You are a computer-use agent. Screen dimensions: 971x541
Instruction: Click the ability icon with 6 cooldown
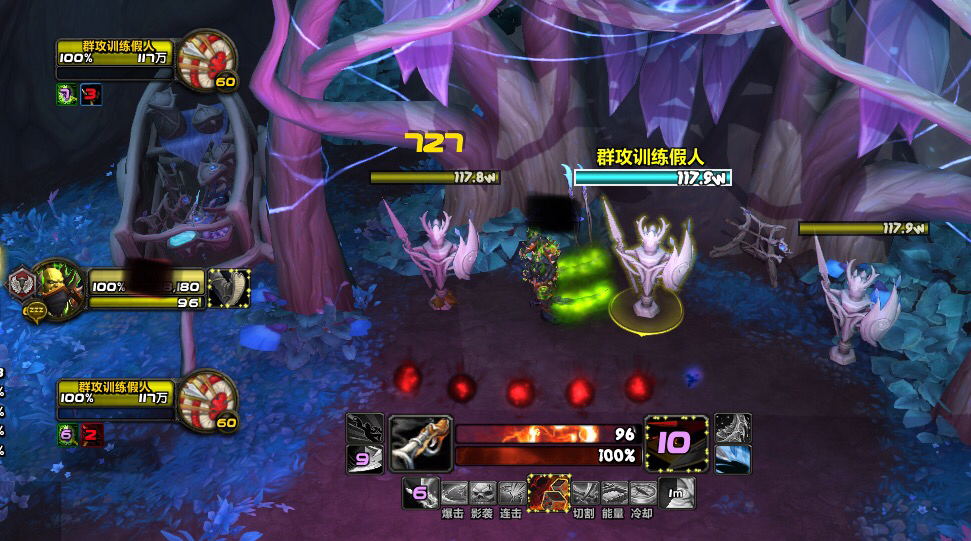pyautogui.click(x=420, y=492)
